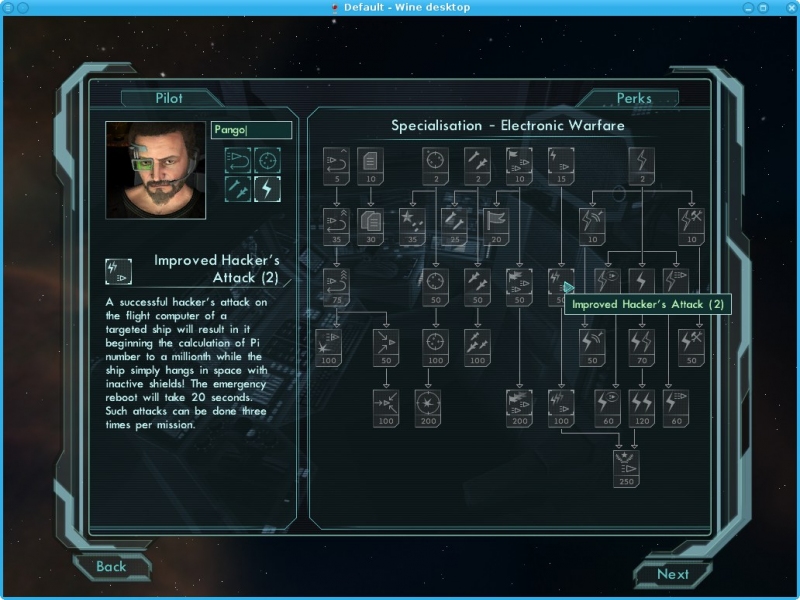Choose the 30-cost stacked documents perk

point(370,226)
